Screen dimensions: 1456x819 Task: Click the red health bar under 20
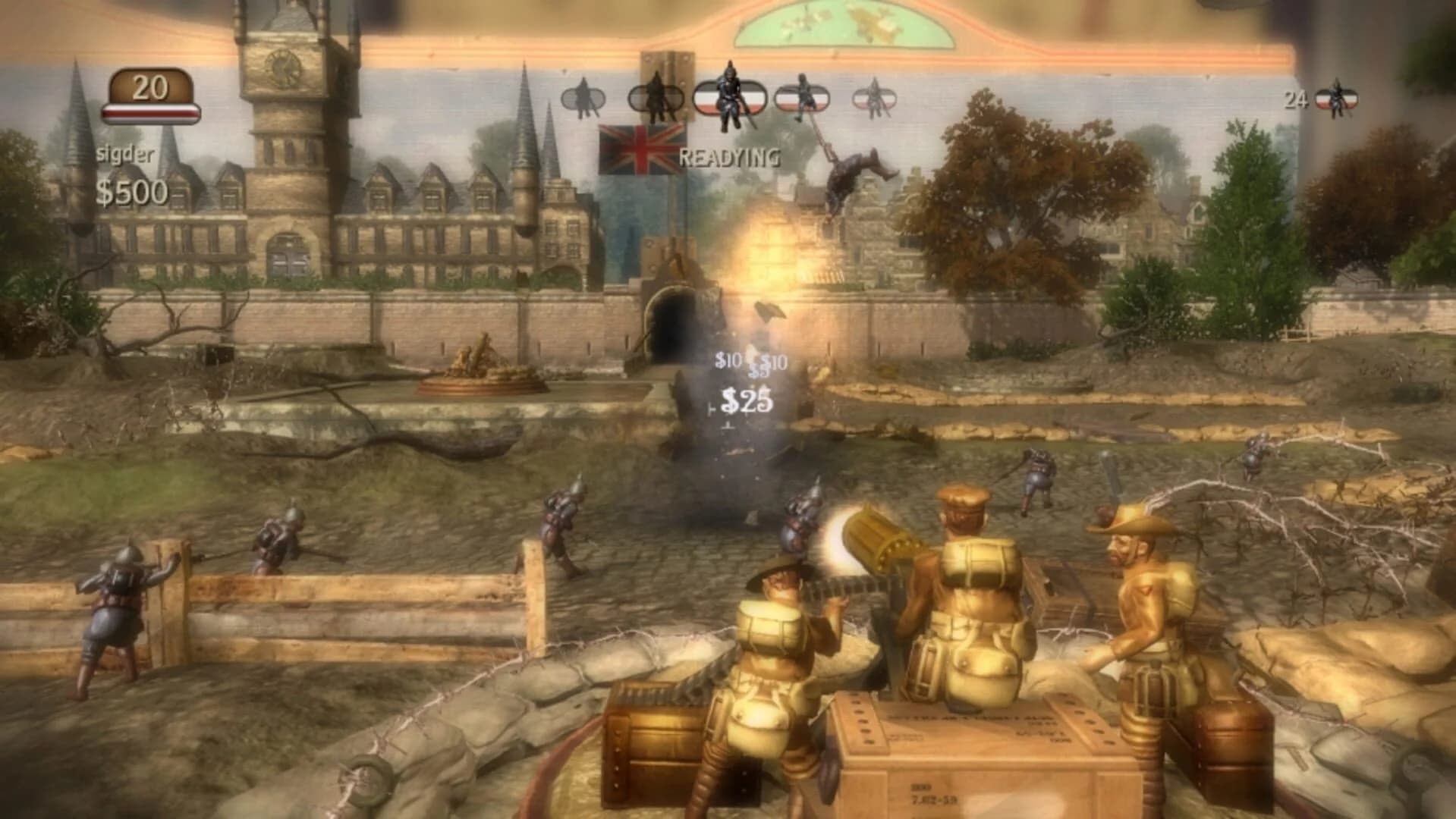tap(149, 112)
